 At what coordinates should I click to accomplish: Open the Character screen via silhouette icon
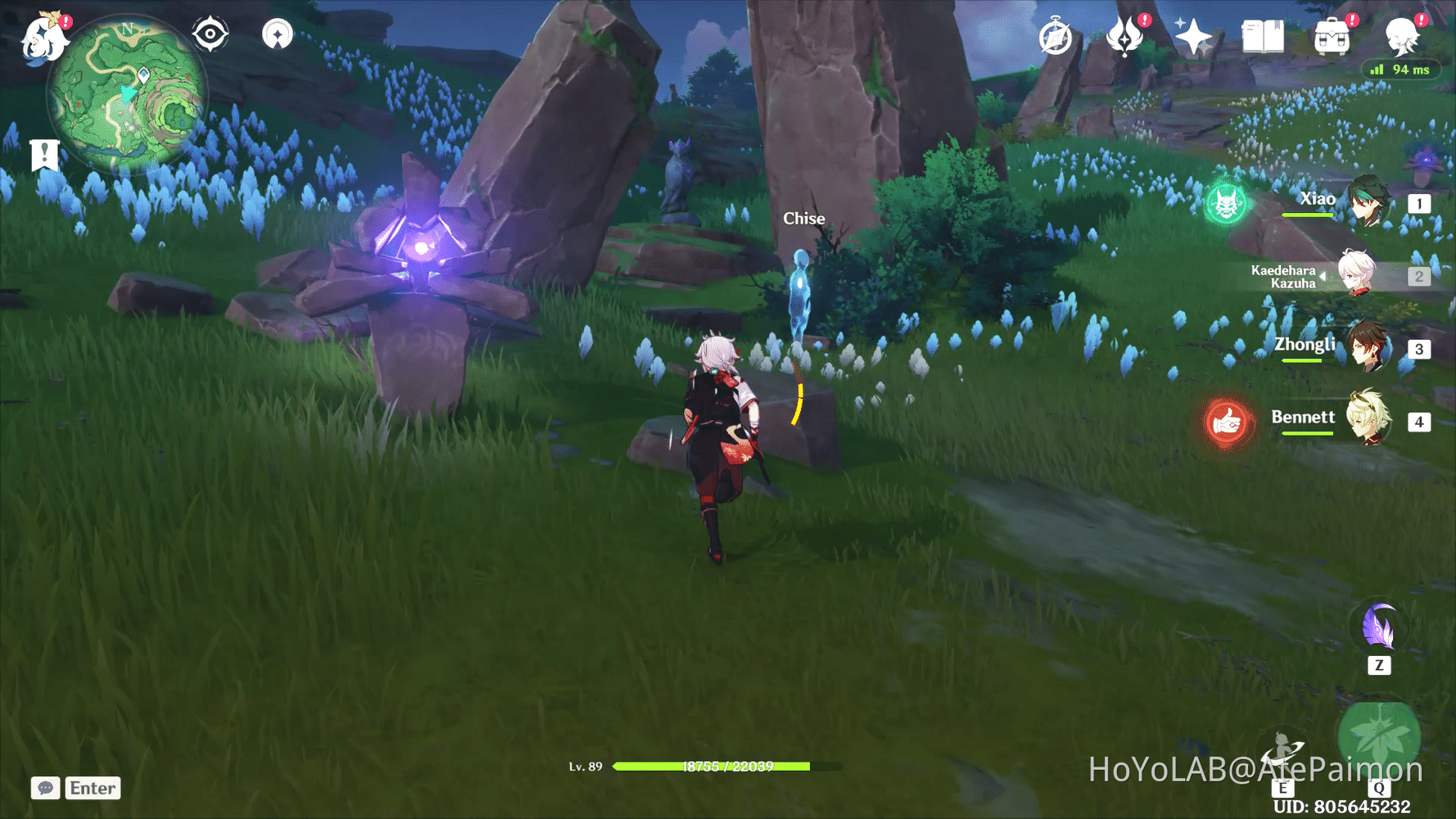1403,36
